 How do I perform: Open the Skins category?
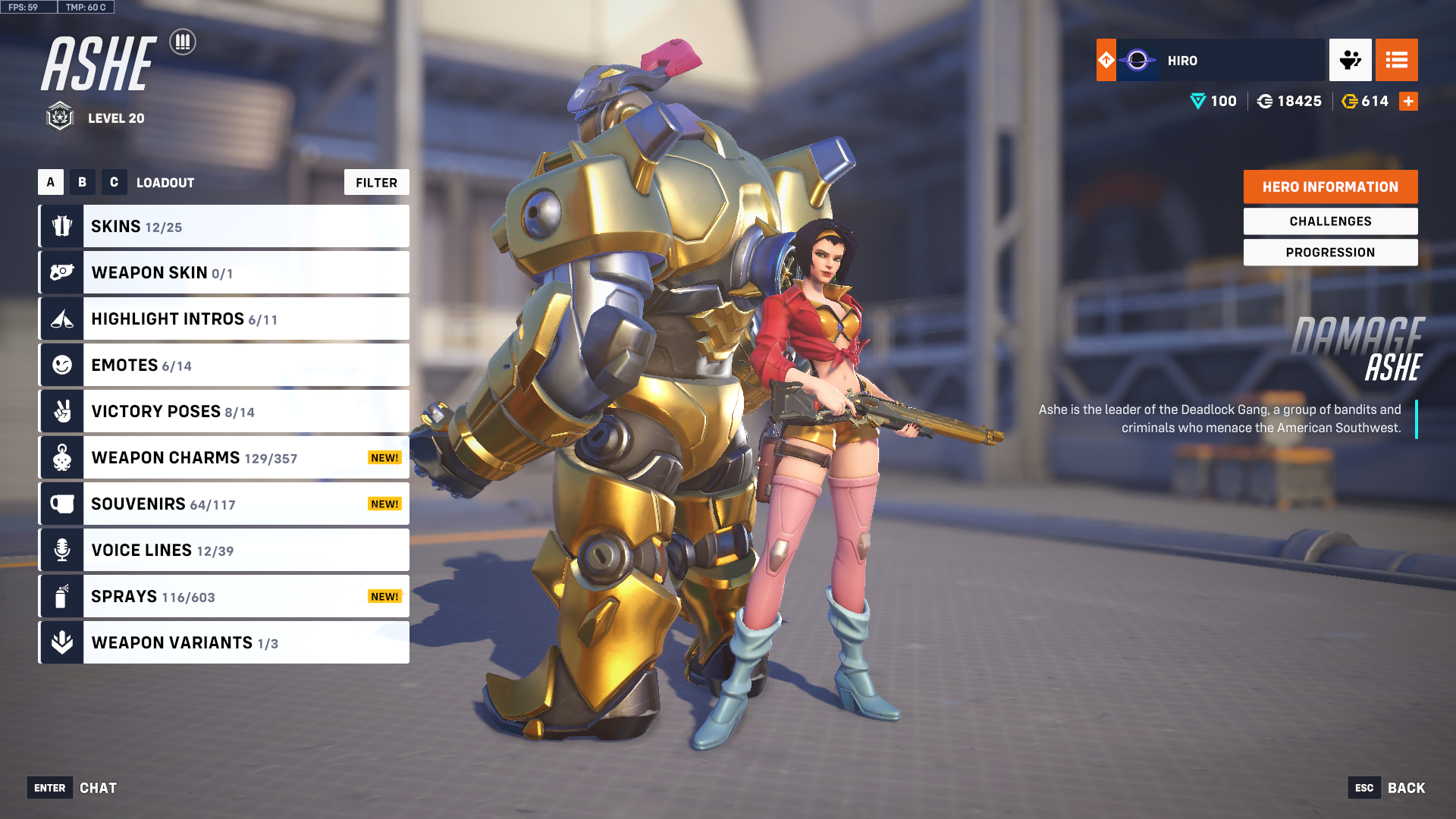click(x=224, y=227)
